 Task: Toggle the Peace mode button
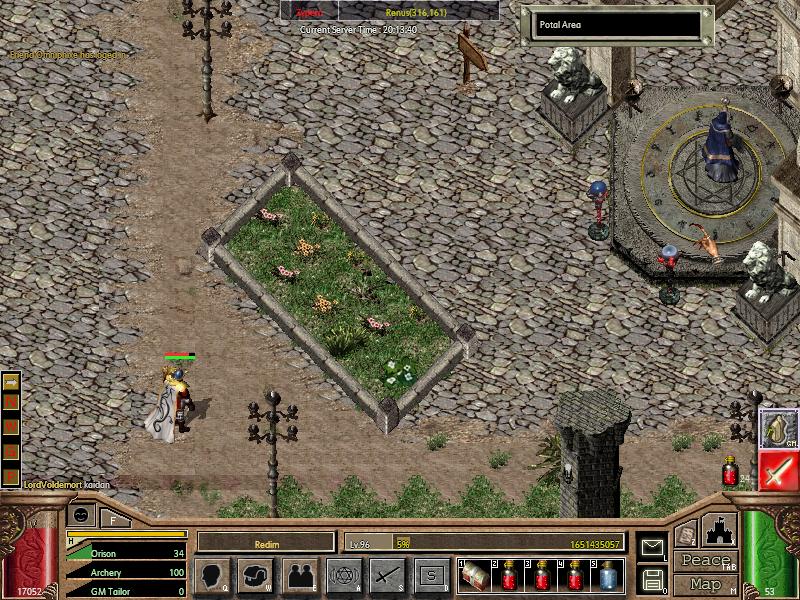(705, 560)
